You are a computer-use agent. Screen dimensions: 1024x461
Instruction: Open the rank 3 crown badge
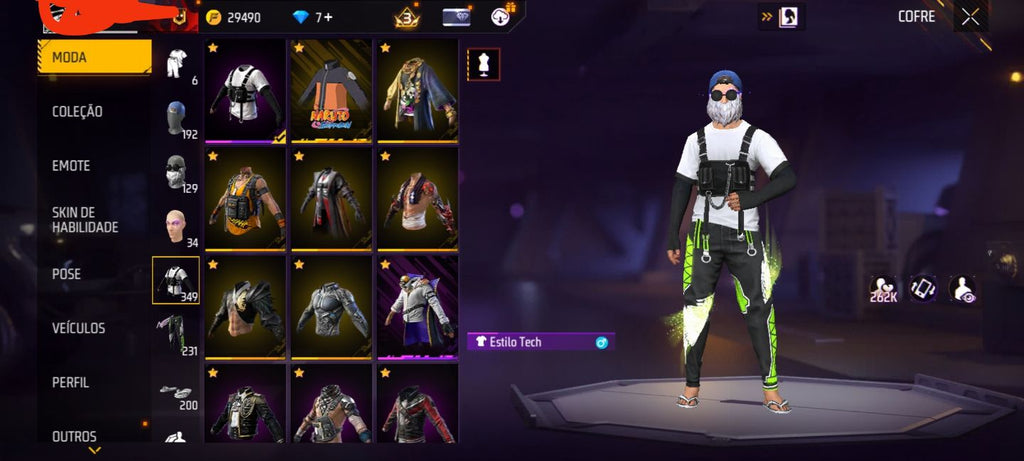point(406,17)
